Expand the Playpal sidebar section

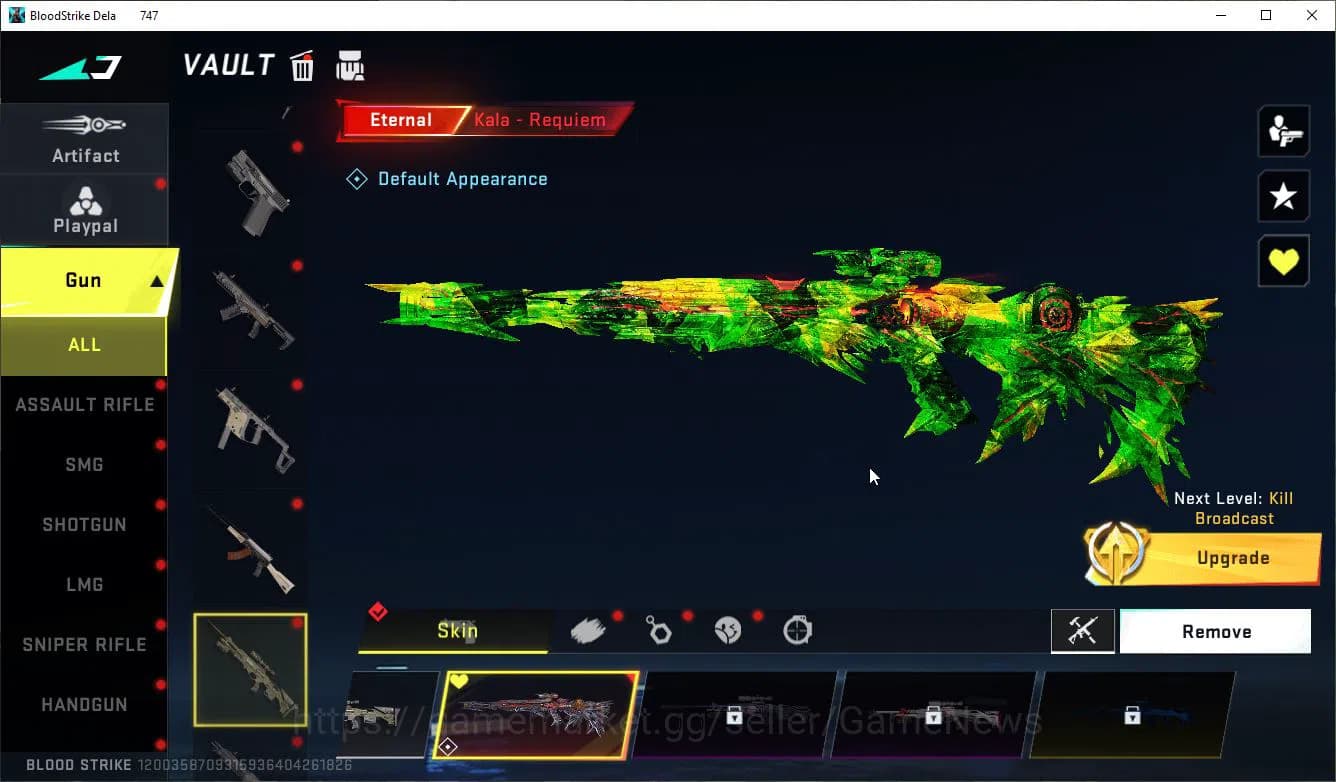pyautogui.click(x=85, y=207)
